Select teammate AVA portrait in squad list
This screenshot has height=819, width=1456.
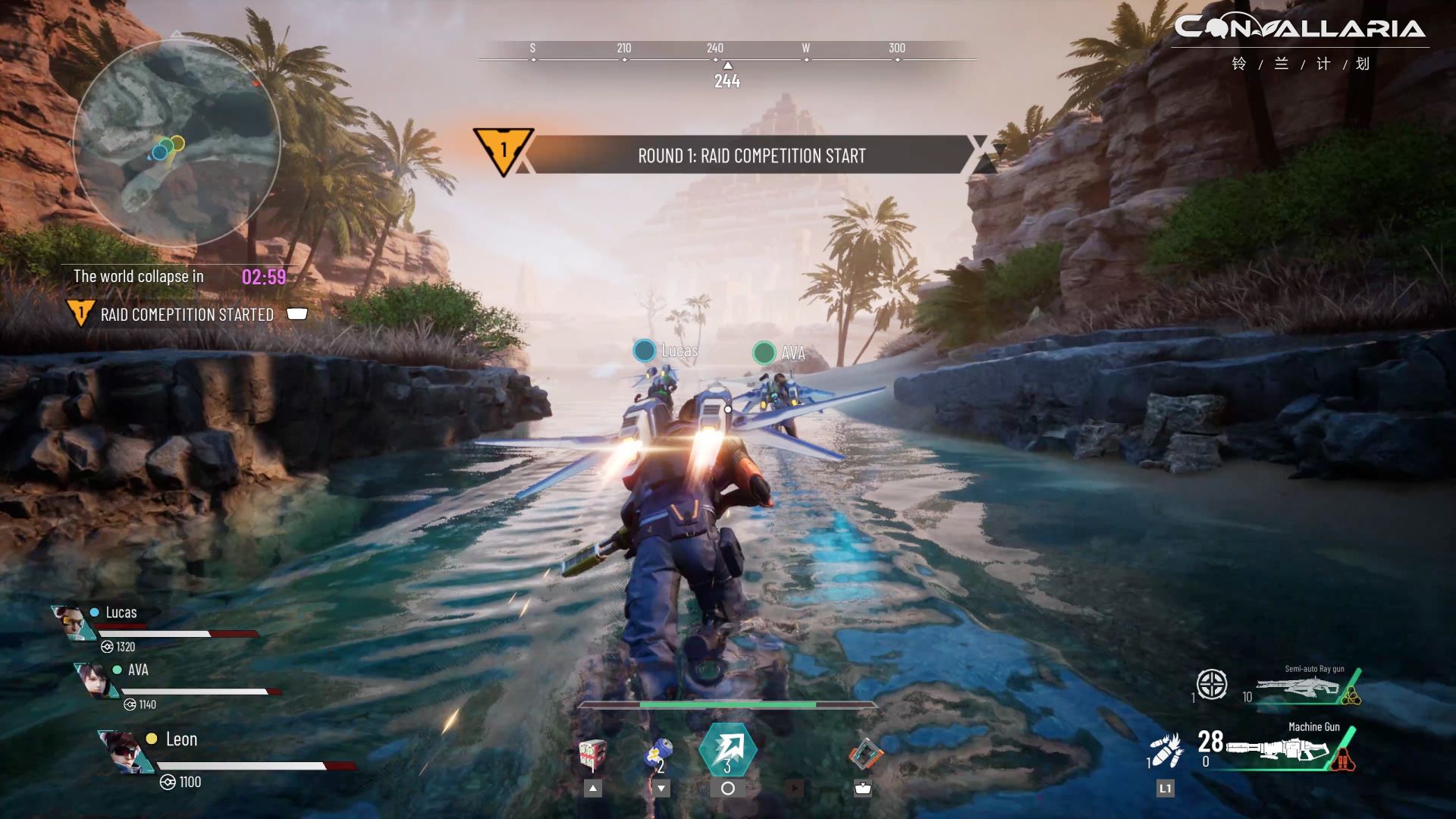(x=98, y=679)
